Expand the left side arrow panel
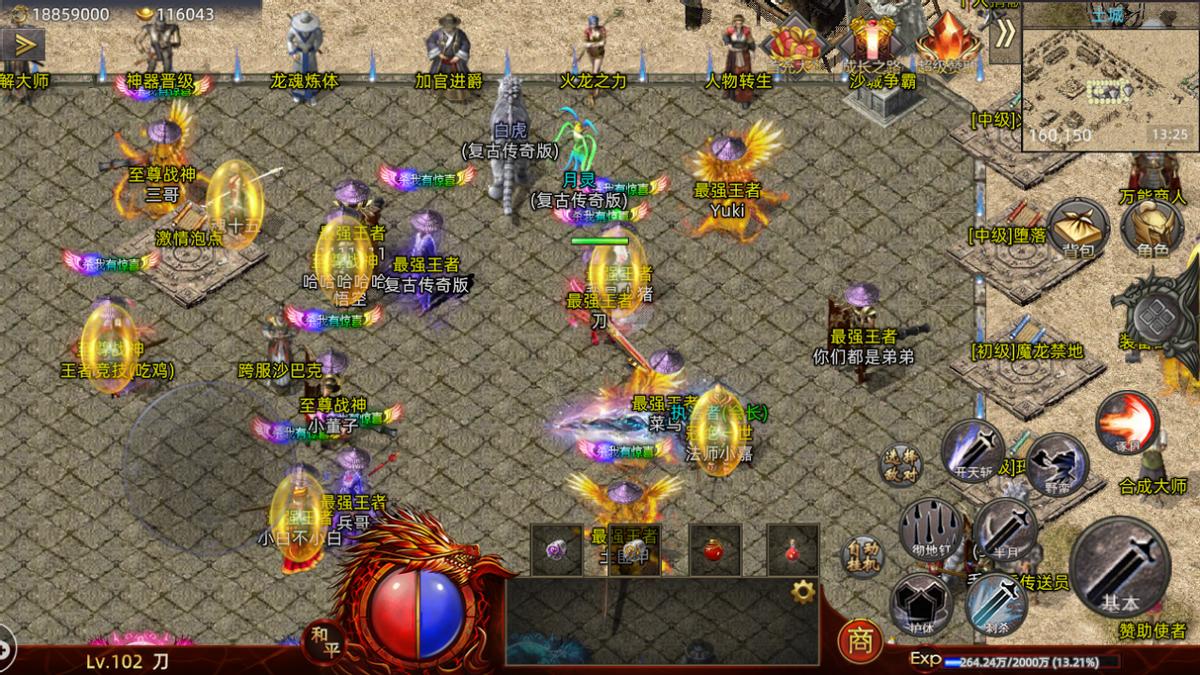1200x675 pixels. click(22, 44)
